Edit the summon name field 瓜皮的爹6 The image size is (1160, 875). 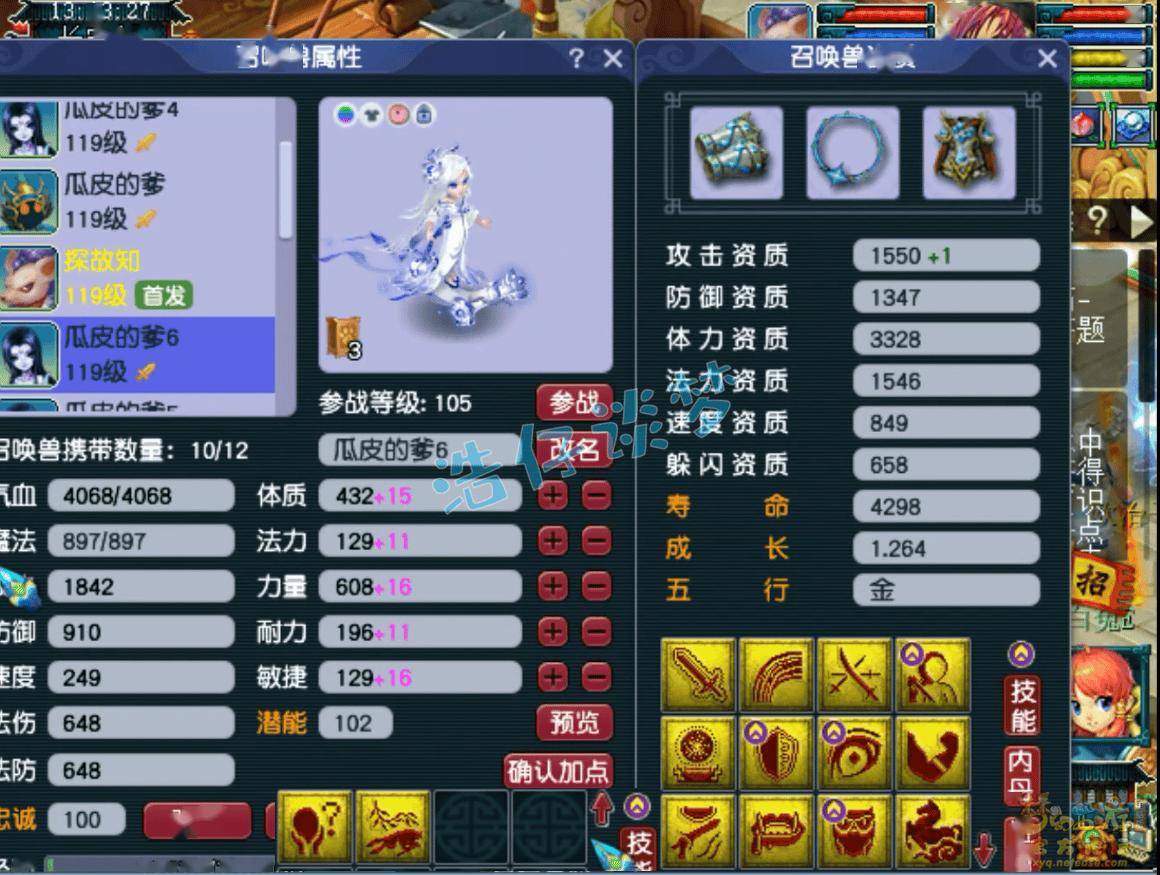point(420,450)
